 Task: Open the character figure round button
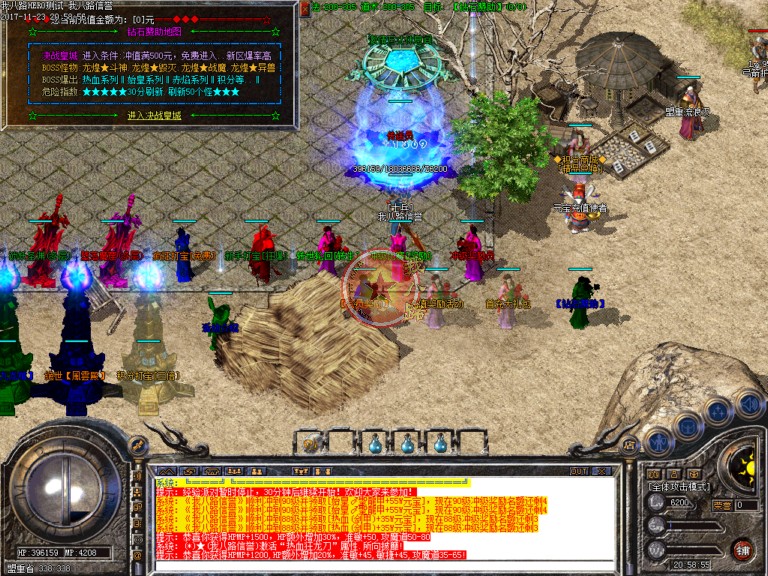coord(657,440)
